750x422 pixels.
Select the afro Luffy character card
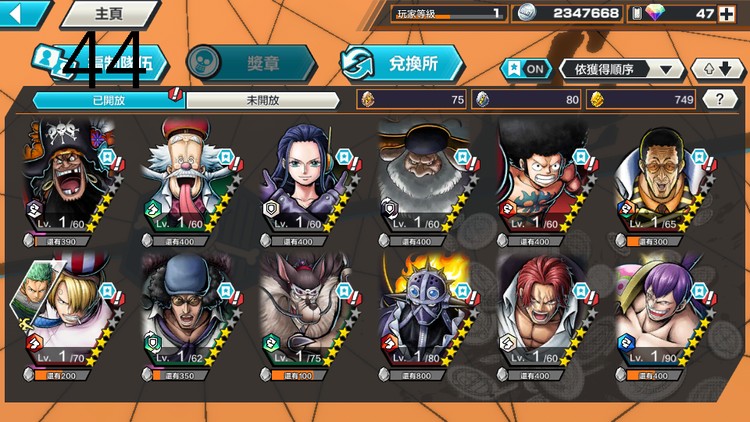(547, 180)
